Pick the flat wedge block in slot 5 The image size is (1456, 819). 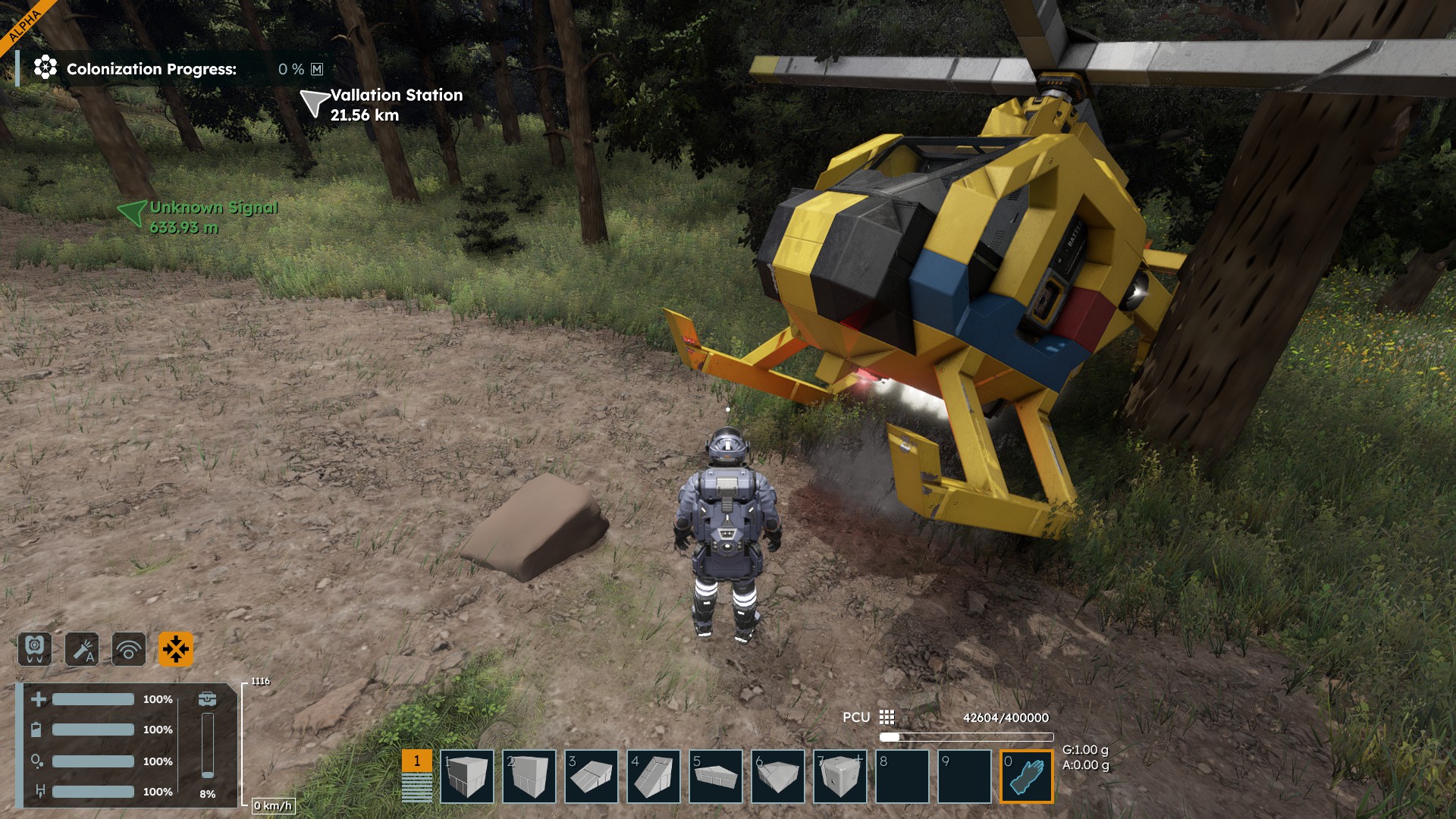(716, 776)
